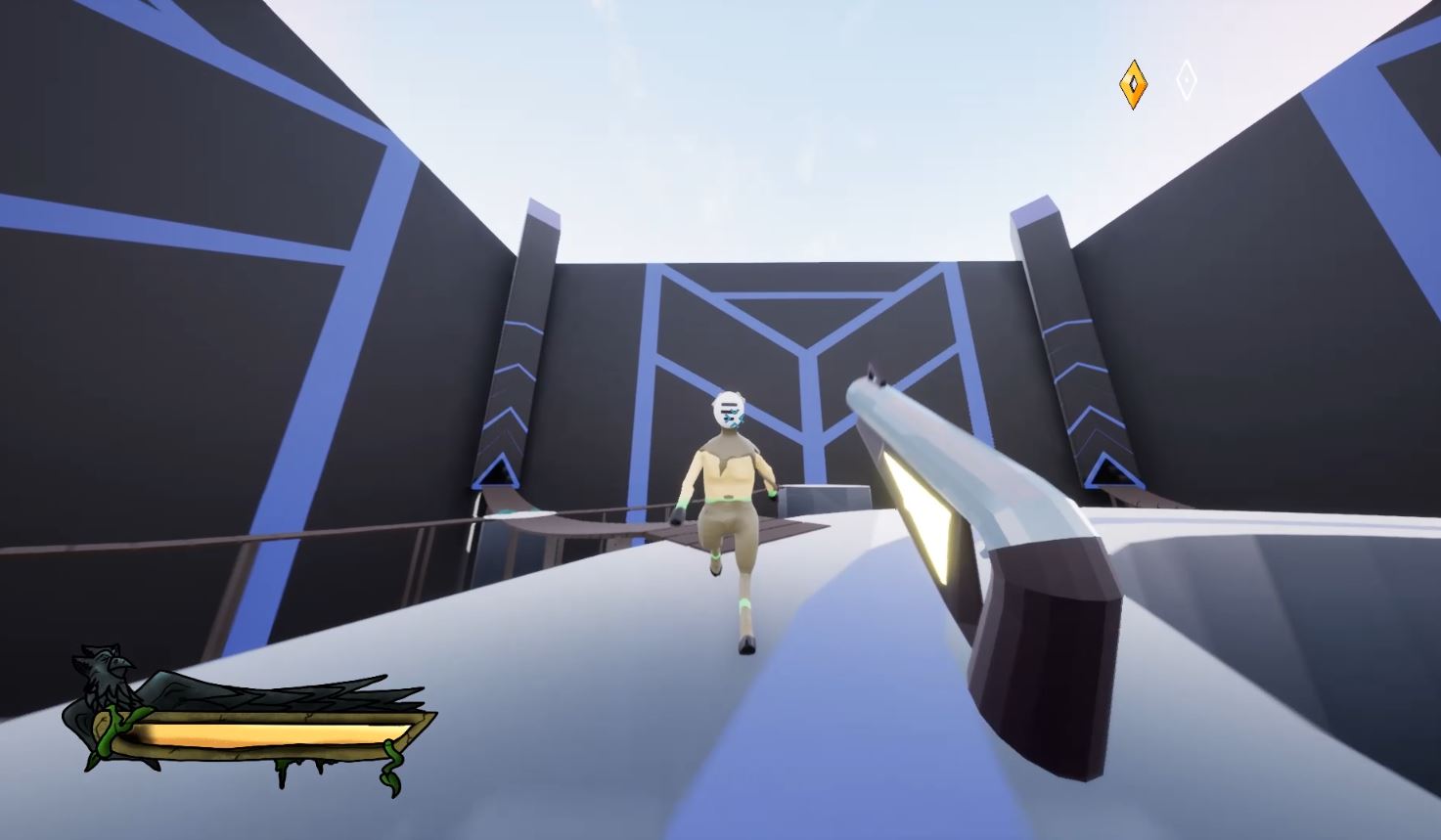The image size is (1441, 840).
Task: Click the green band on the character's ankle
Action: coord(745,602)
